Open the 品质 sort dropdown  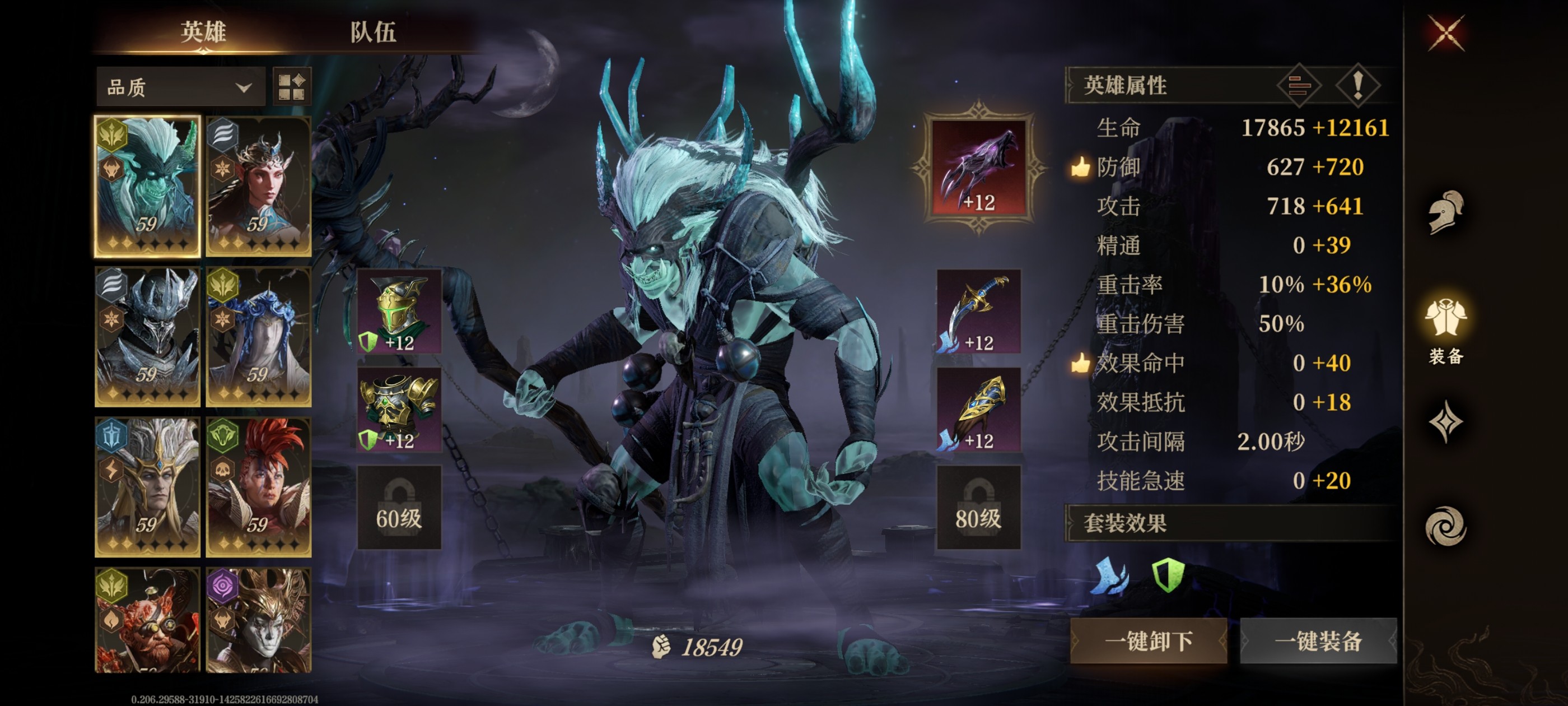point(180,87)
